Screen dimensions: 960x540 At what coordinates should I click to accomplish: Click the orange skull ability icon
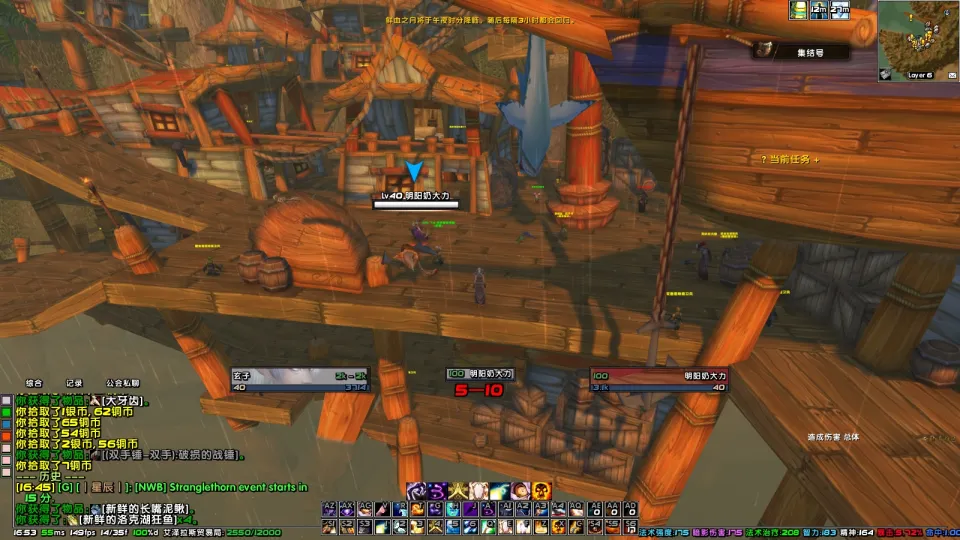point(541,491)
